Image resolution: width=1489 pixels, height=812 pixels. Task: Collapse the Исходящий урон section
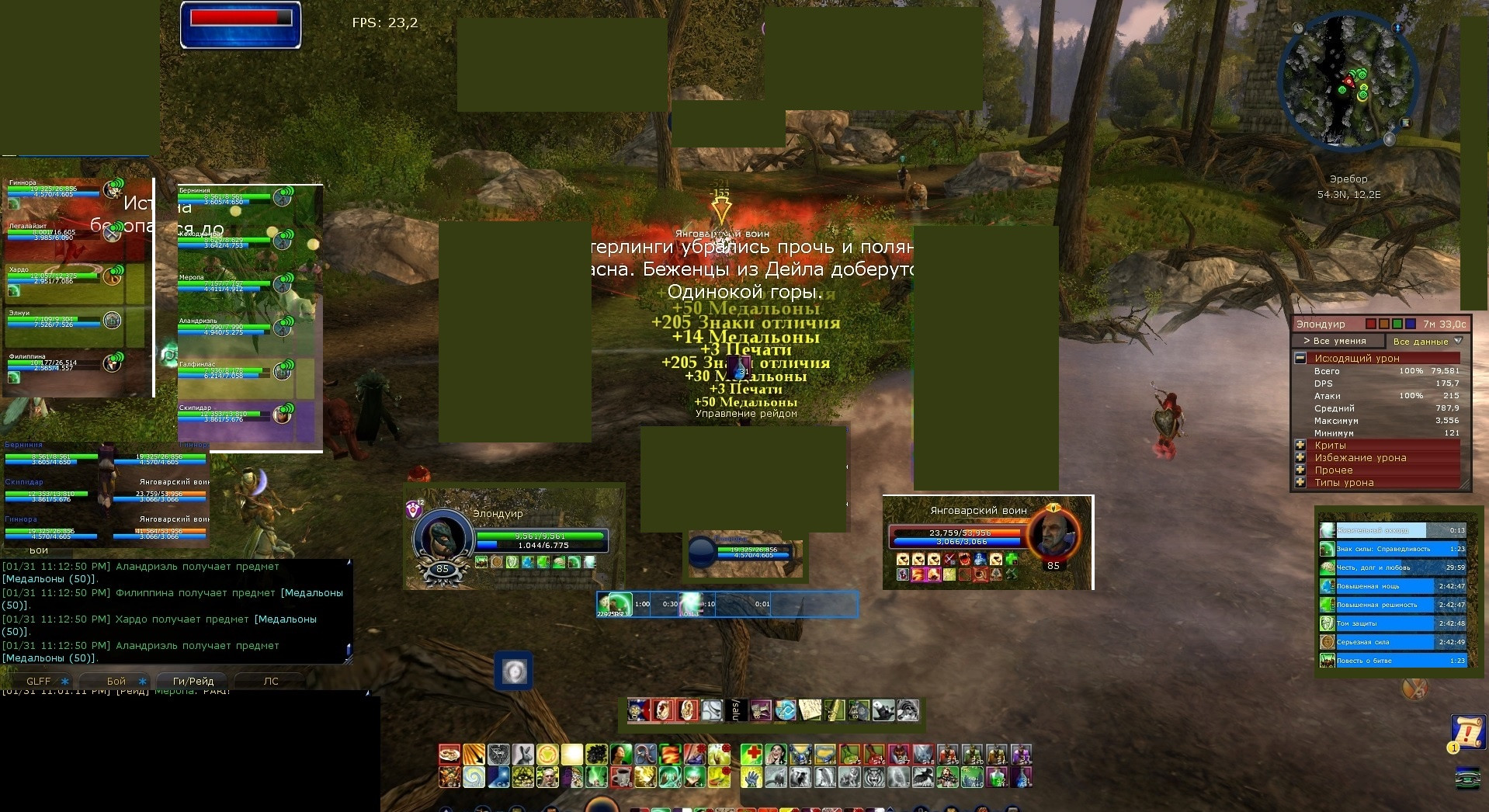pyautogui.click(x=1300, y=358)
